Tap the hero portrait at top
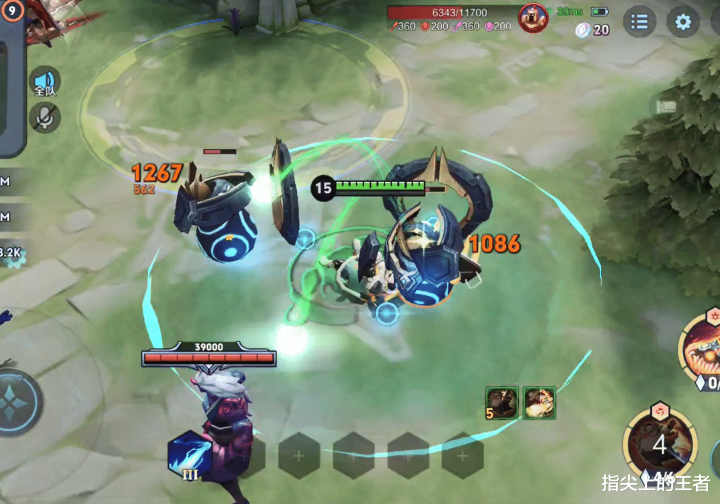720x504 pixels. [533, 17]
